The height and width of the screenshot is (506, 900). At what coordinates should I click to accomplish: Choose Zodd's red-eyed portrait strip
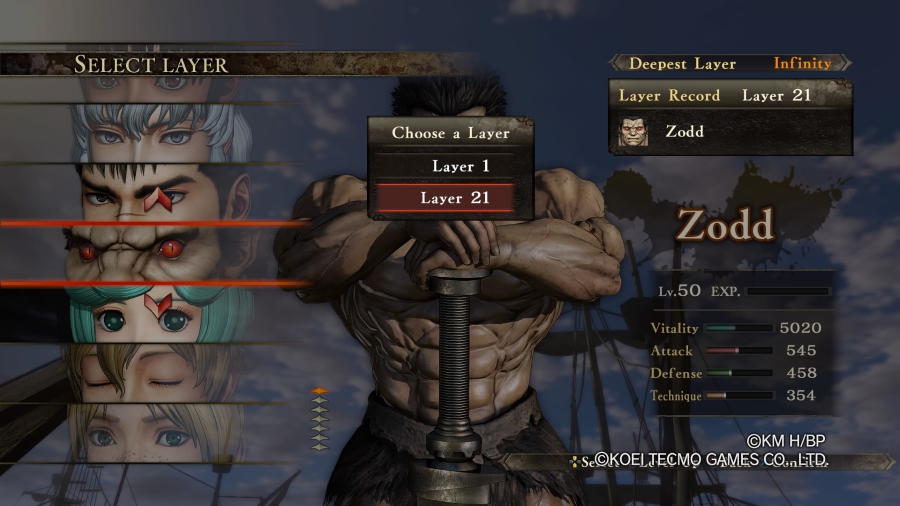coord(160,252)
